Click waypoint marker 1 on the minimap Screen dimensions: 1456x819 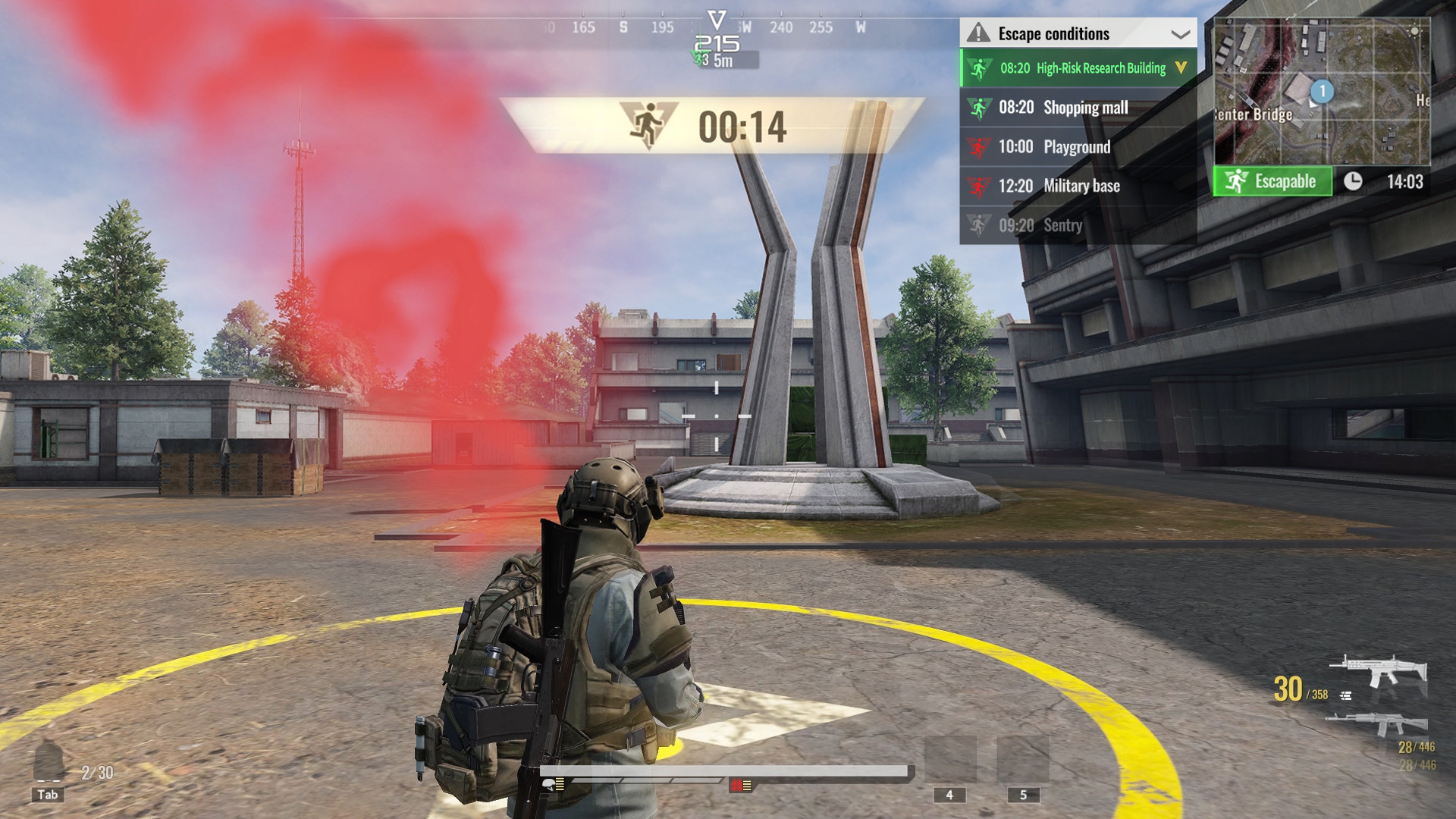click(x=1323, y=90)
